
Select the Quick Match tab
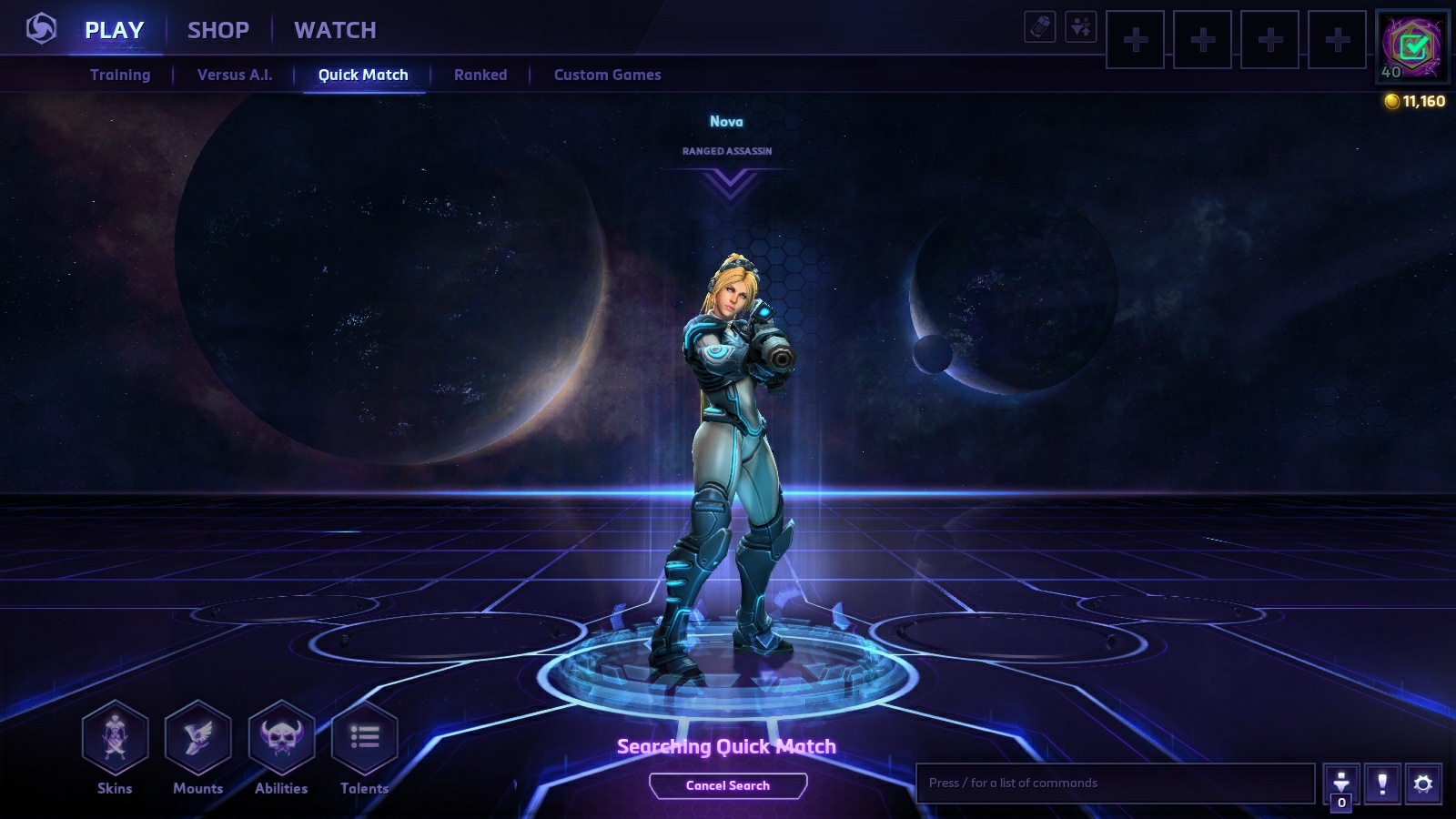point(363,75)
